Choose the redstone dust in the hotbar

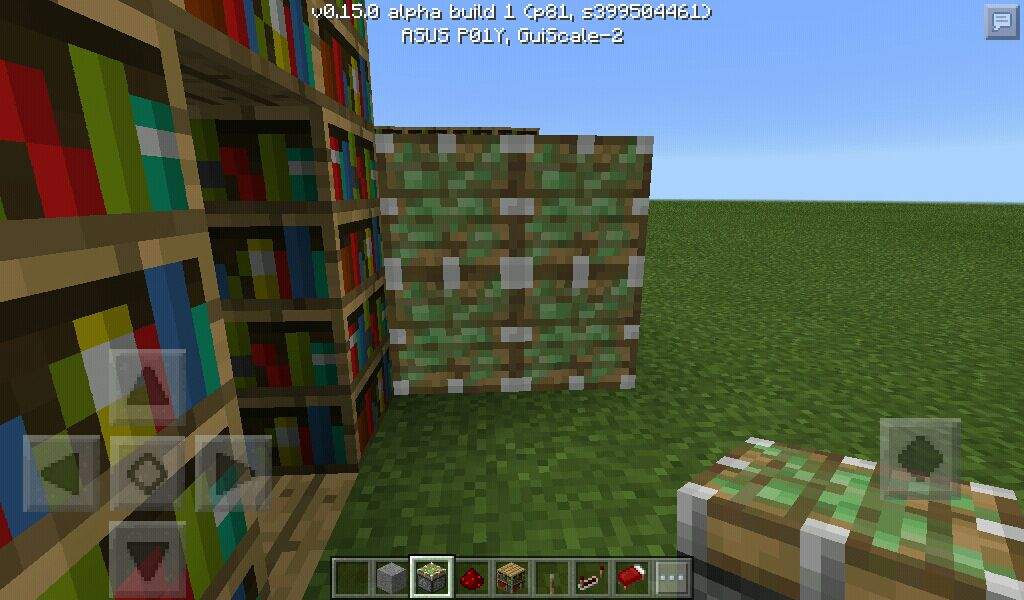click(472, 577)
